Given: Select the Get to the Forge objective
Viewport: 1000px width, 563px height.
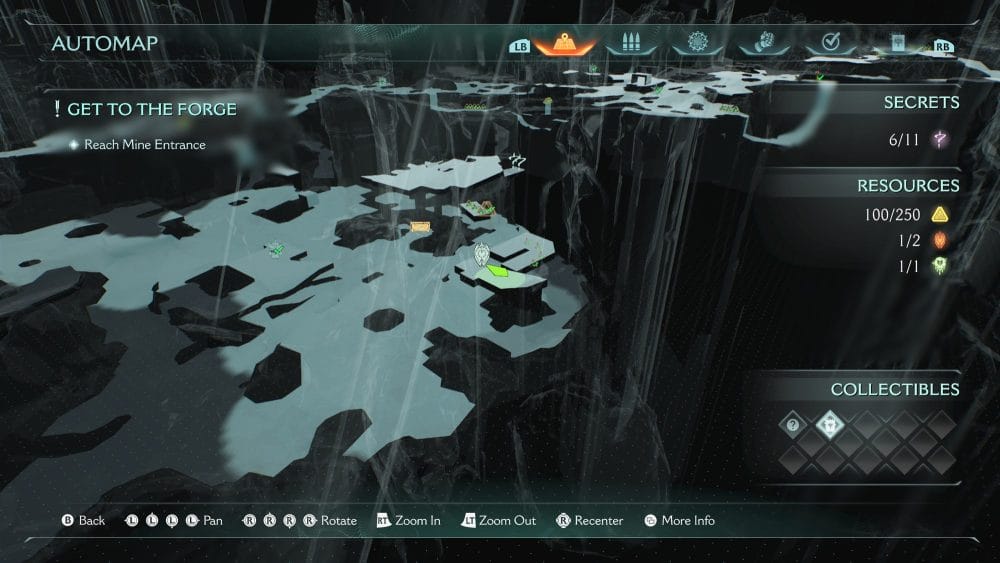Looking at the screenshot, I should 151,108.
